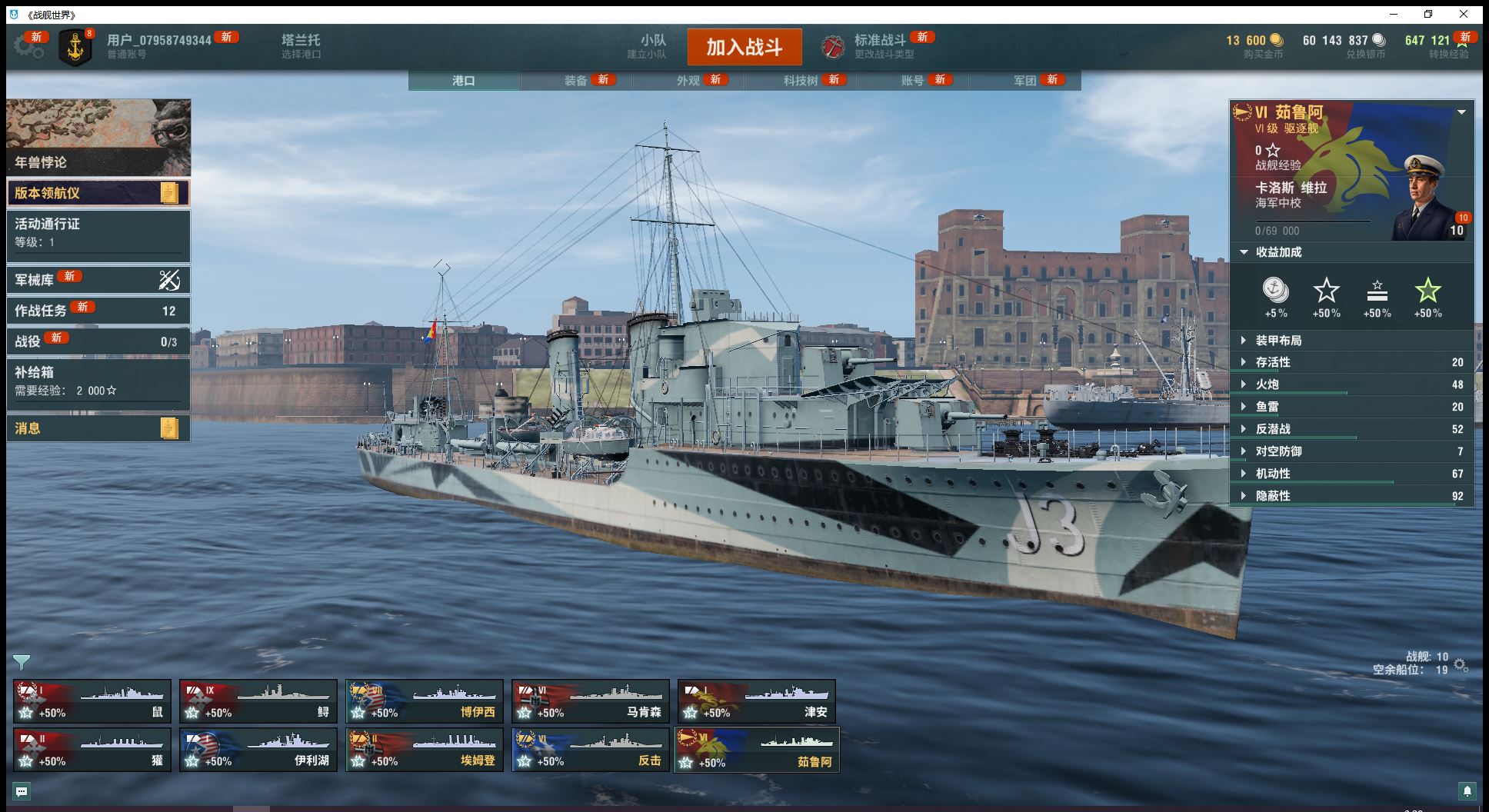Image resolution: width=1489 pixels, height=812 pixels.
Task: Click the 加入战斗 battle button
Action: tap(744, 47)
